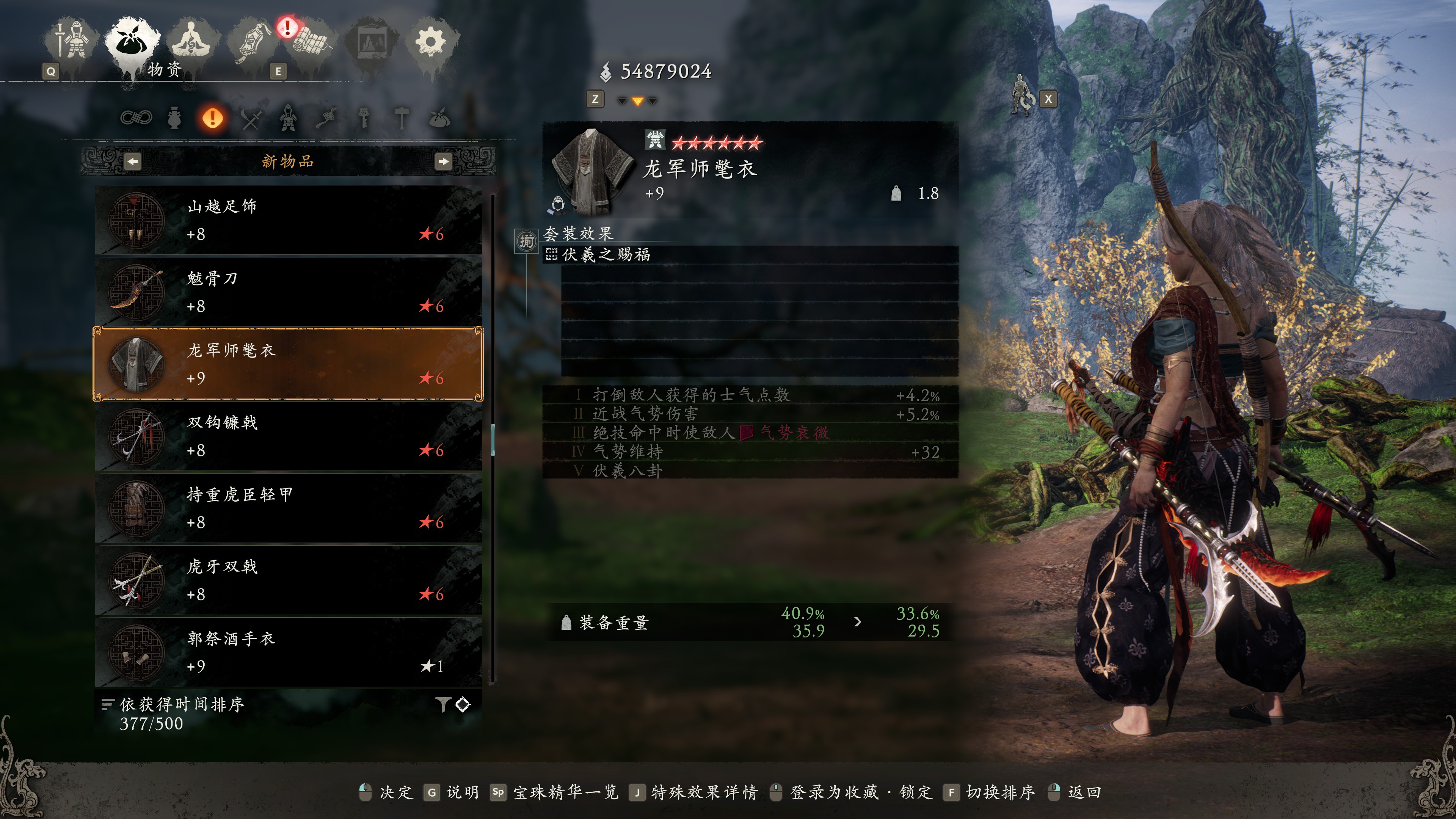1456x819 pixels.
Task: Open the item list filter funnel icon
Action: click(x=442, y=704)
